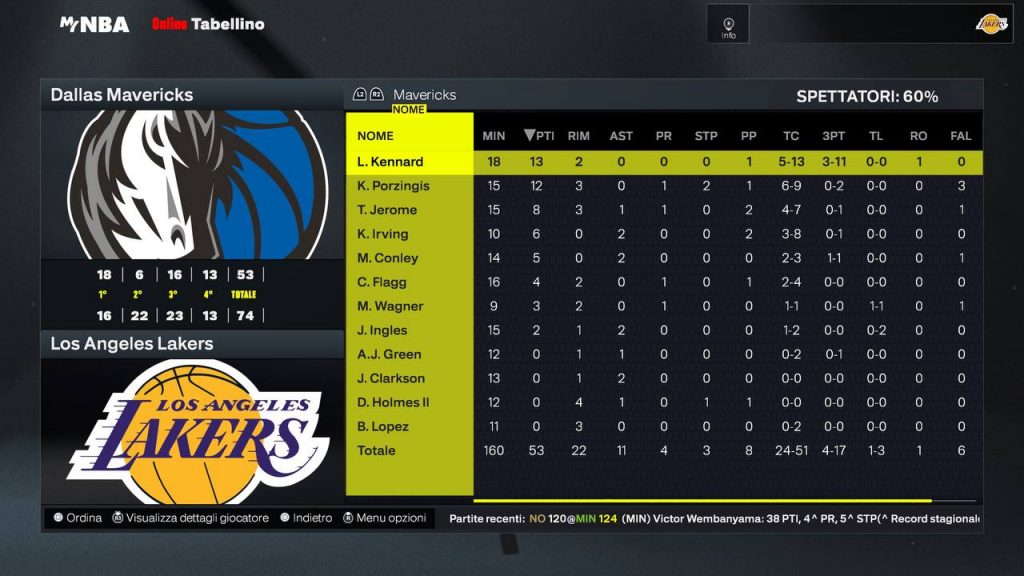1024x576 pixels.
Task: Select the M. Conley row
Action: coord(388,258)
